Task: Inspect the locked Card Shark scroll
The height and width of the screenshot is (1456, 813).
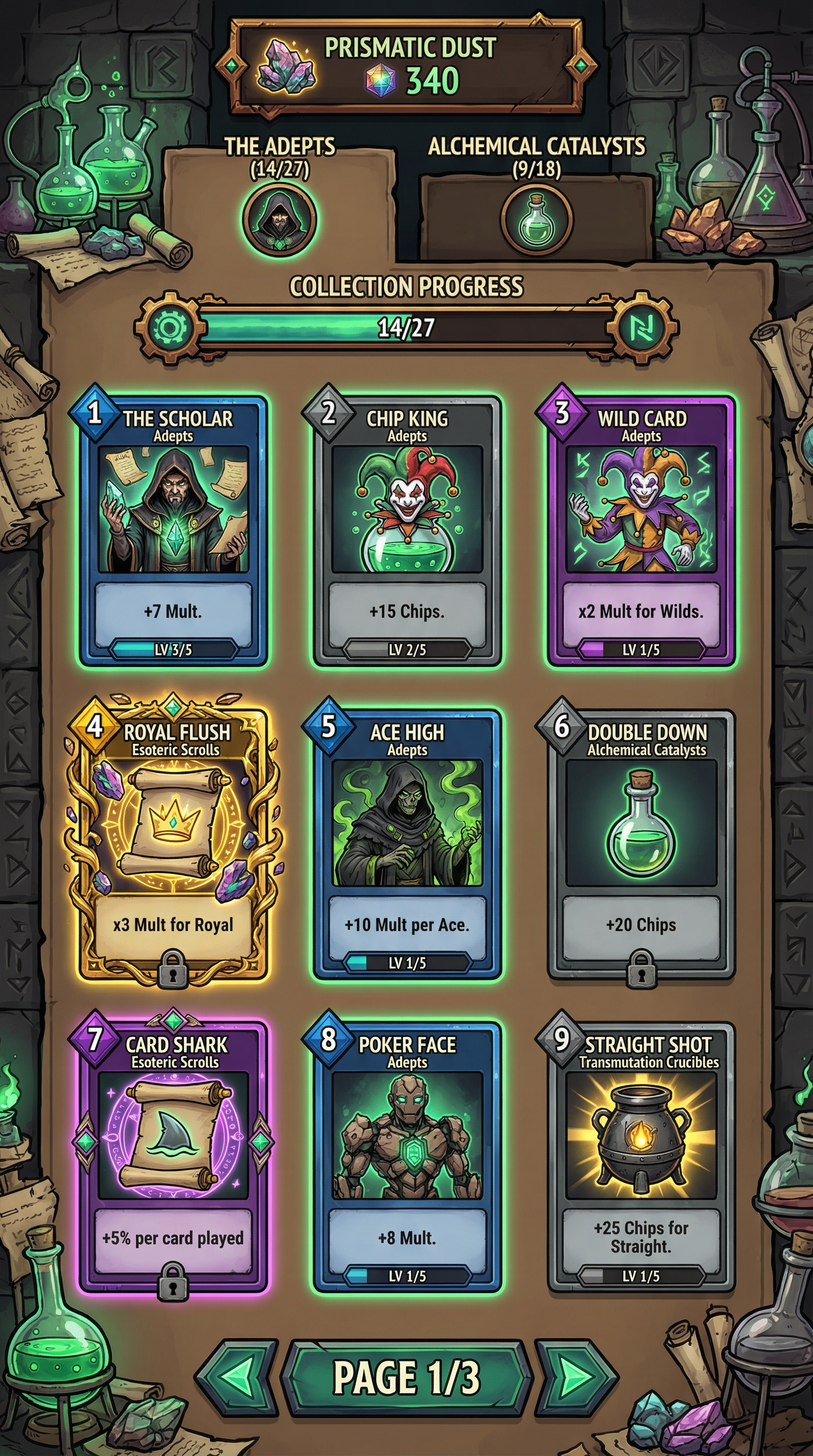Action: (x=173, y=1156)
